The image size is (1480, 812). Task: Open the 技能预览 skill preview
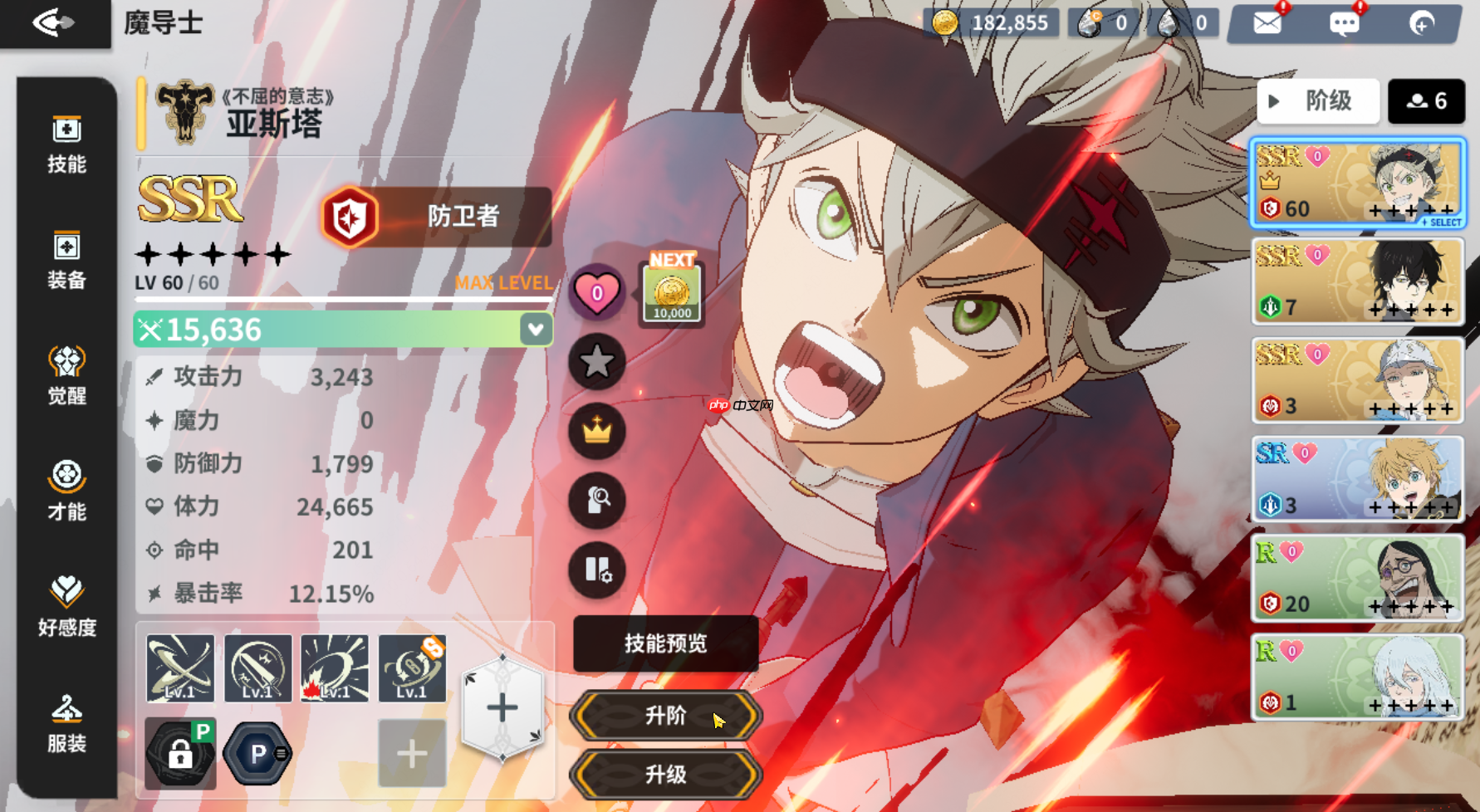[x=664, y=644]
